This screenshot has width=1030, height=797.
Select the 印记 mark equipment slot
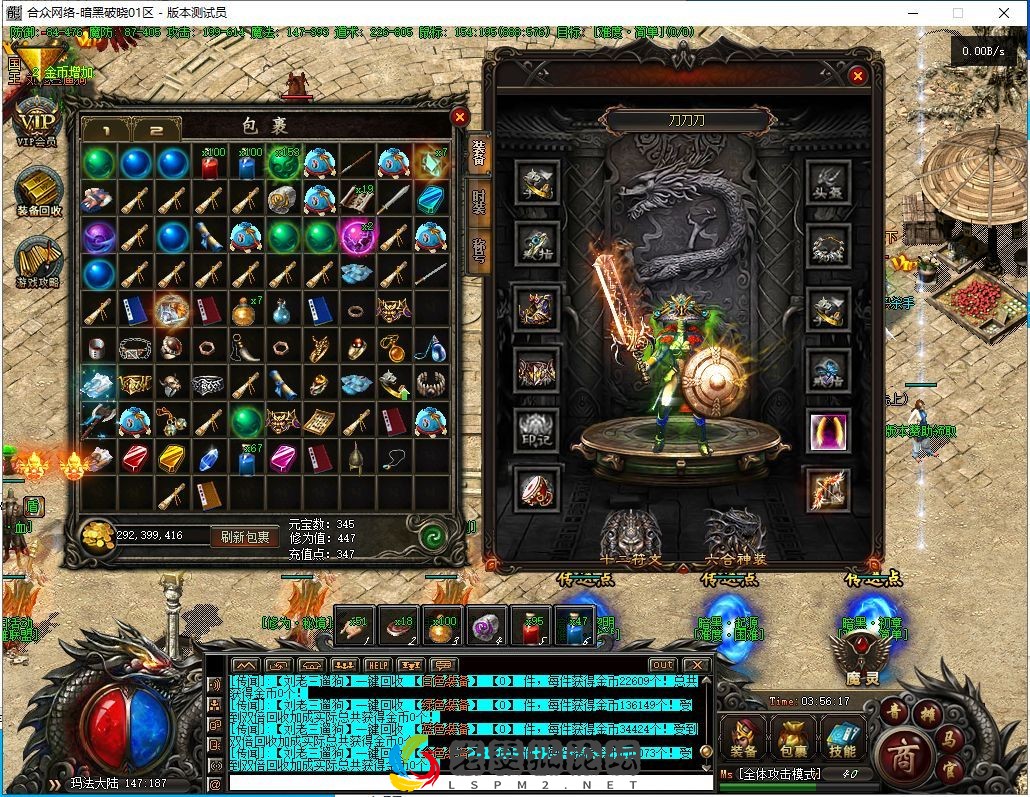pos(537,431)
